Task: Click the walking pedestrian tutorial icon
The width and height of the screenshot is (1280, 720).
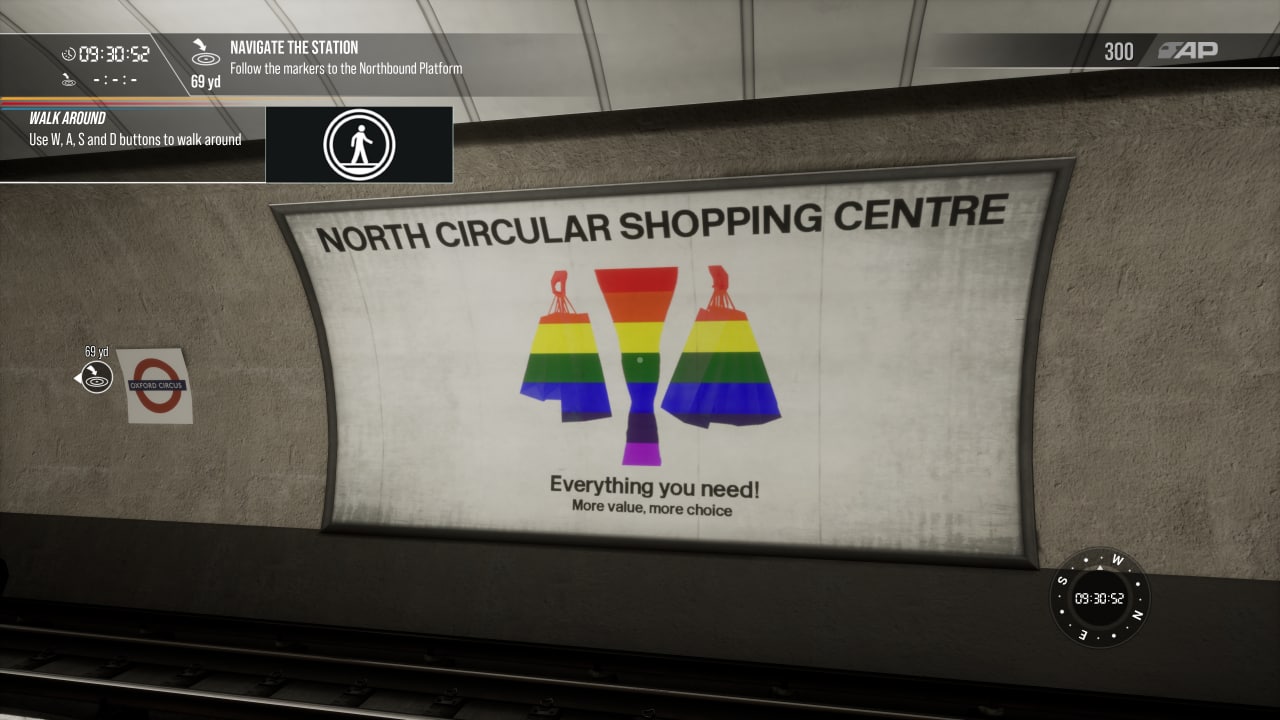Action: [x=359, y=145]
